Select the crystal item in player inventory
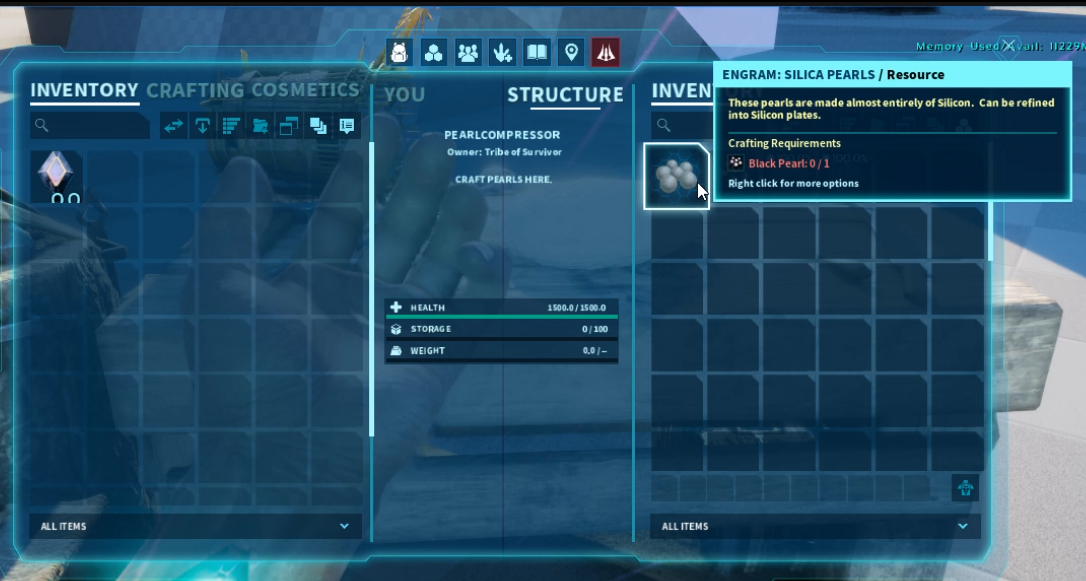 pyautogui.click(x=57, y=176)
